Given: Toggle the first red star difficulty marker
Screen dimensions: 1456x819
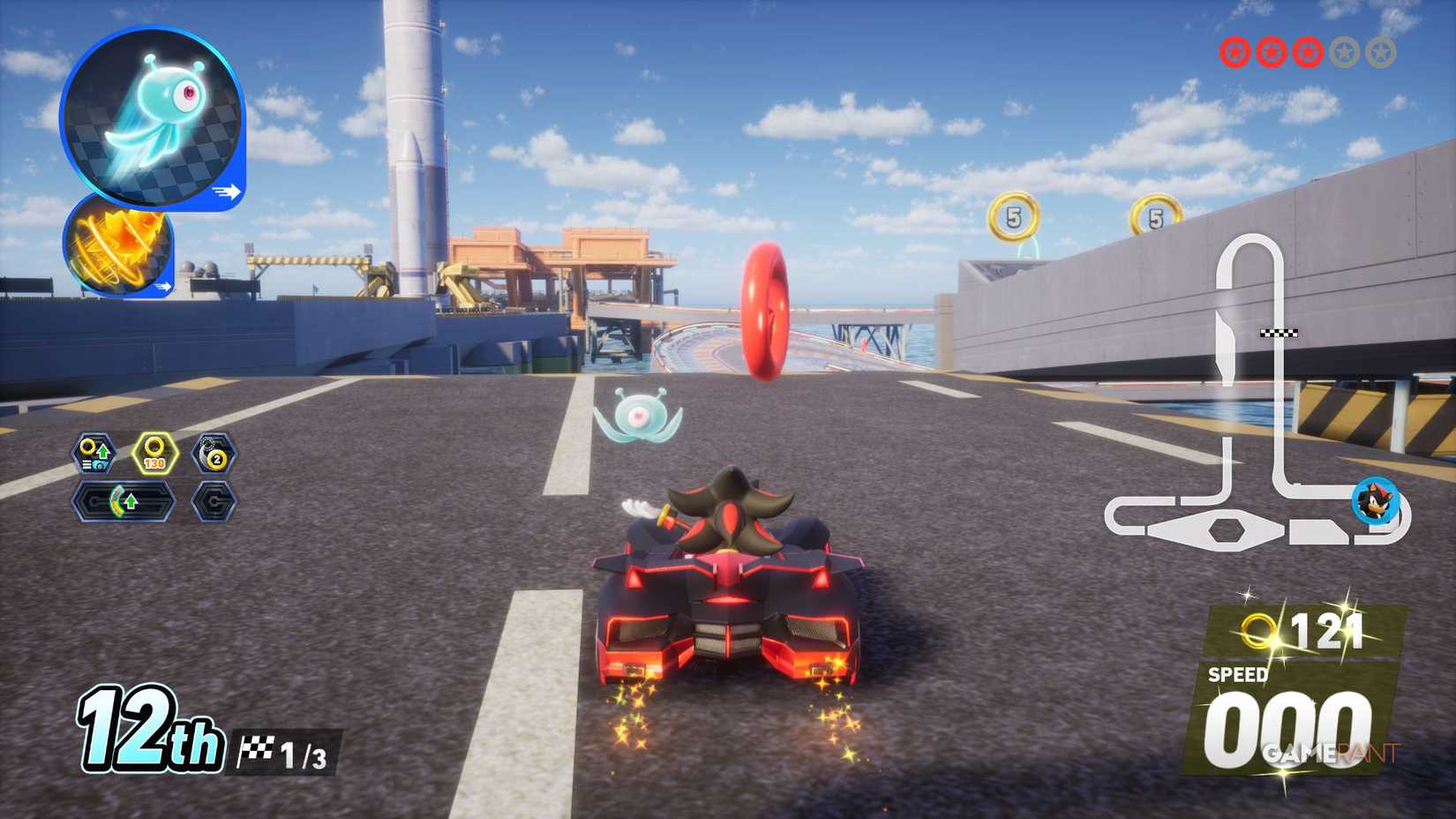Looking at the screenshot, I should [1234, 51].
